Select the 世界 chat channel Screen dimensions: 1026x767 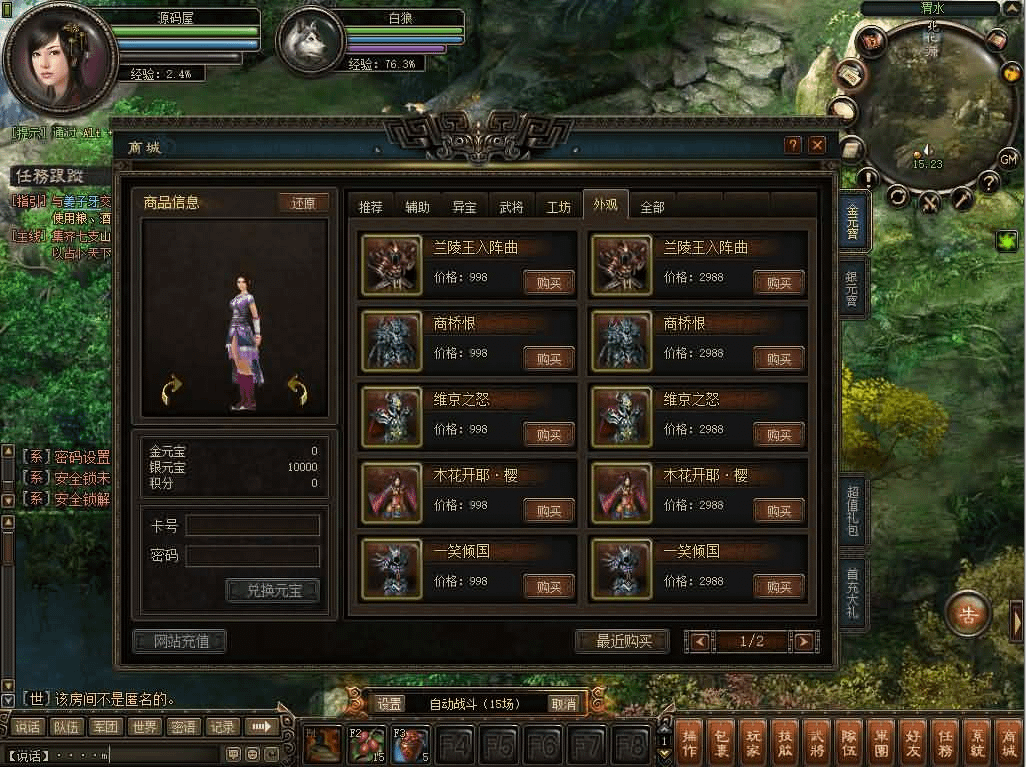(145, 727)
